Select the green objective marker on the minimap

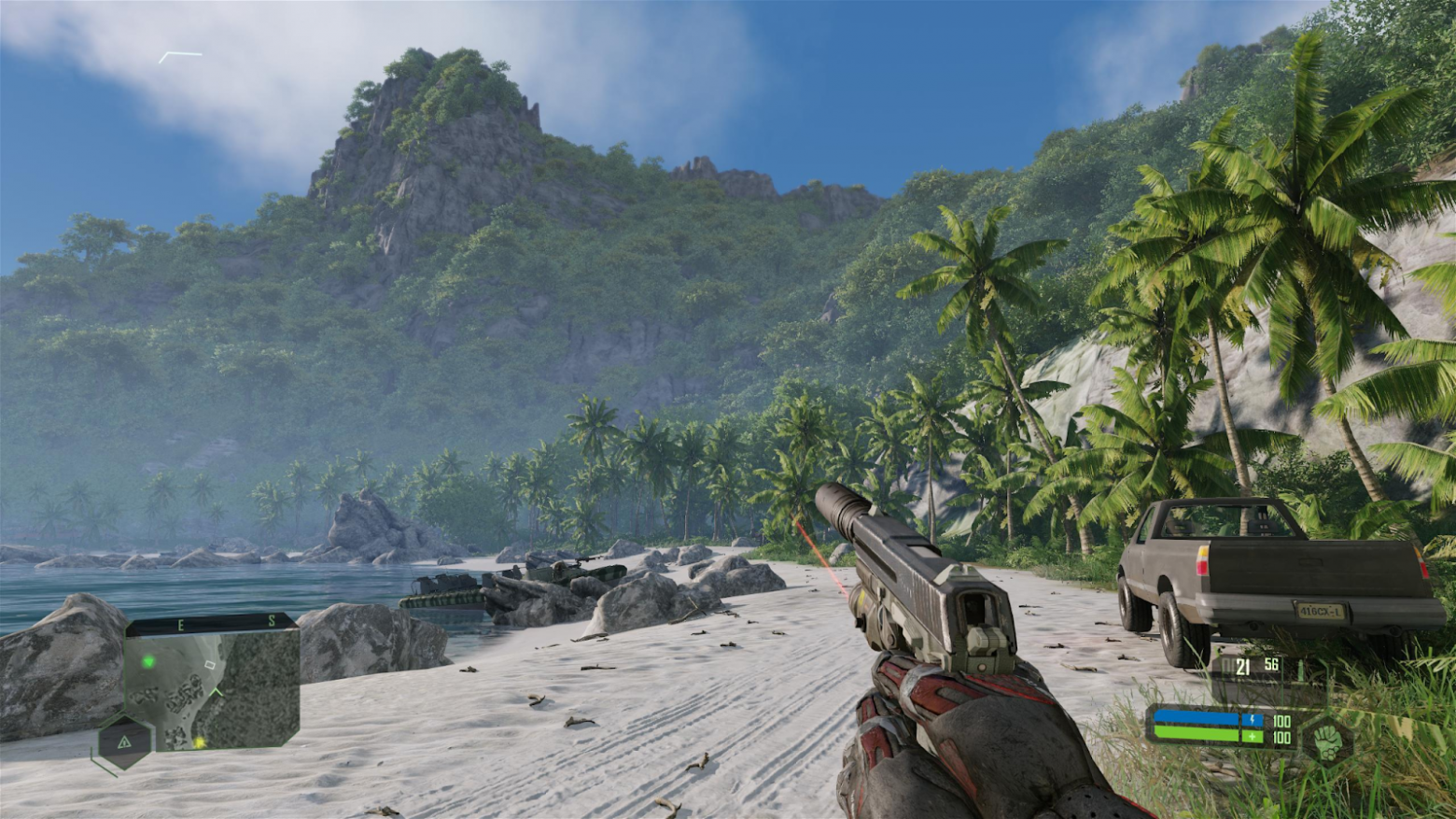coord(148,662)
